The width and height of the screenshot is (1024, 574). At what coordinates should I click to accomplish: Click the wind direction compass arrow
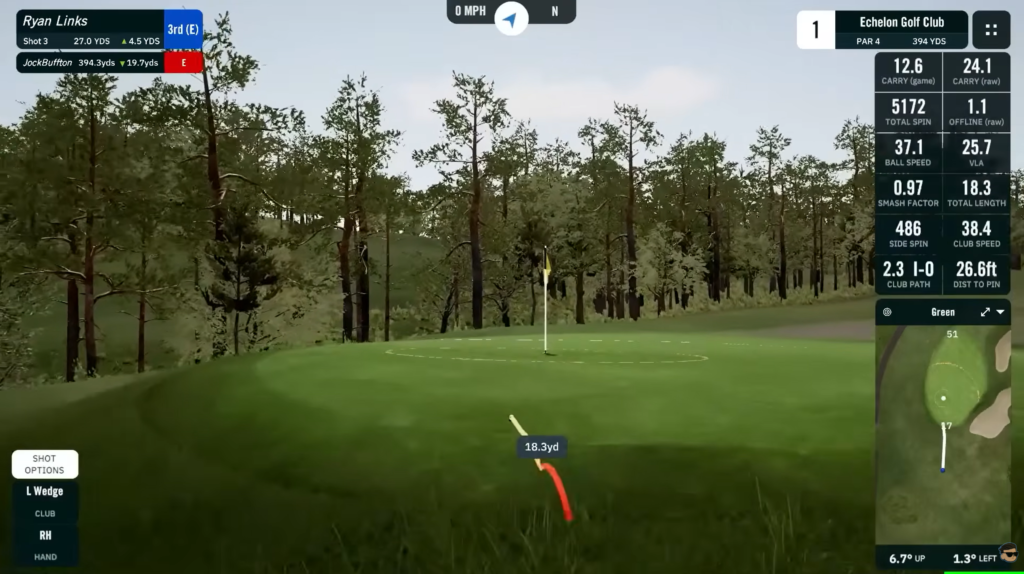pyautogui.click(x=511, y=18)
